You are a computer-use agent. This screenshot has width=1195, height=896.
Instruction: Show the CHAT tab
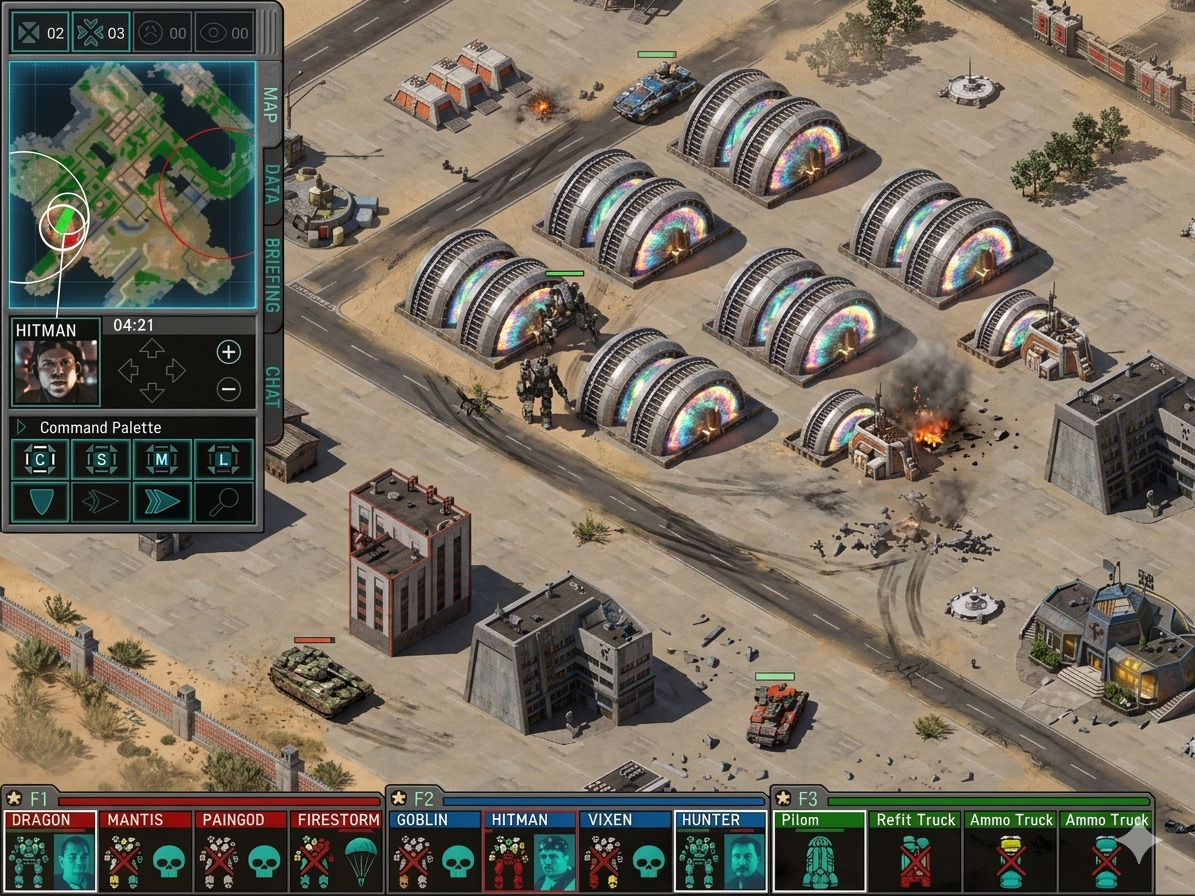[271, 386]
